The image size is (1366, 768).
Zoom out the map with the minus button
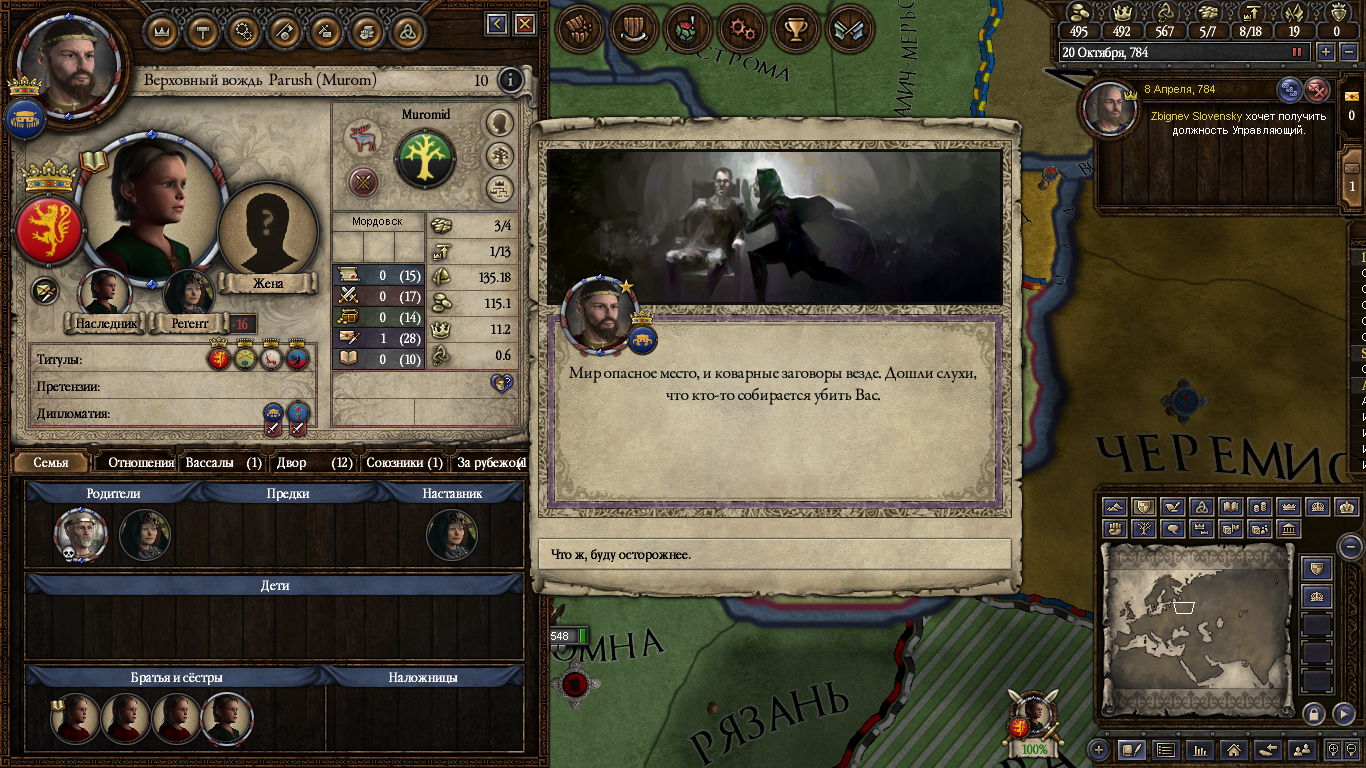tap(1350, 546)
